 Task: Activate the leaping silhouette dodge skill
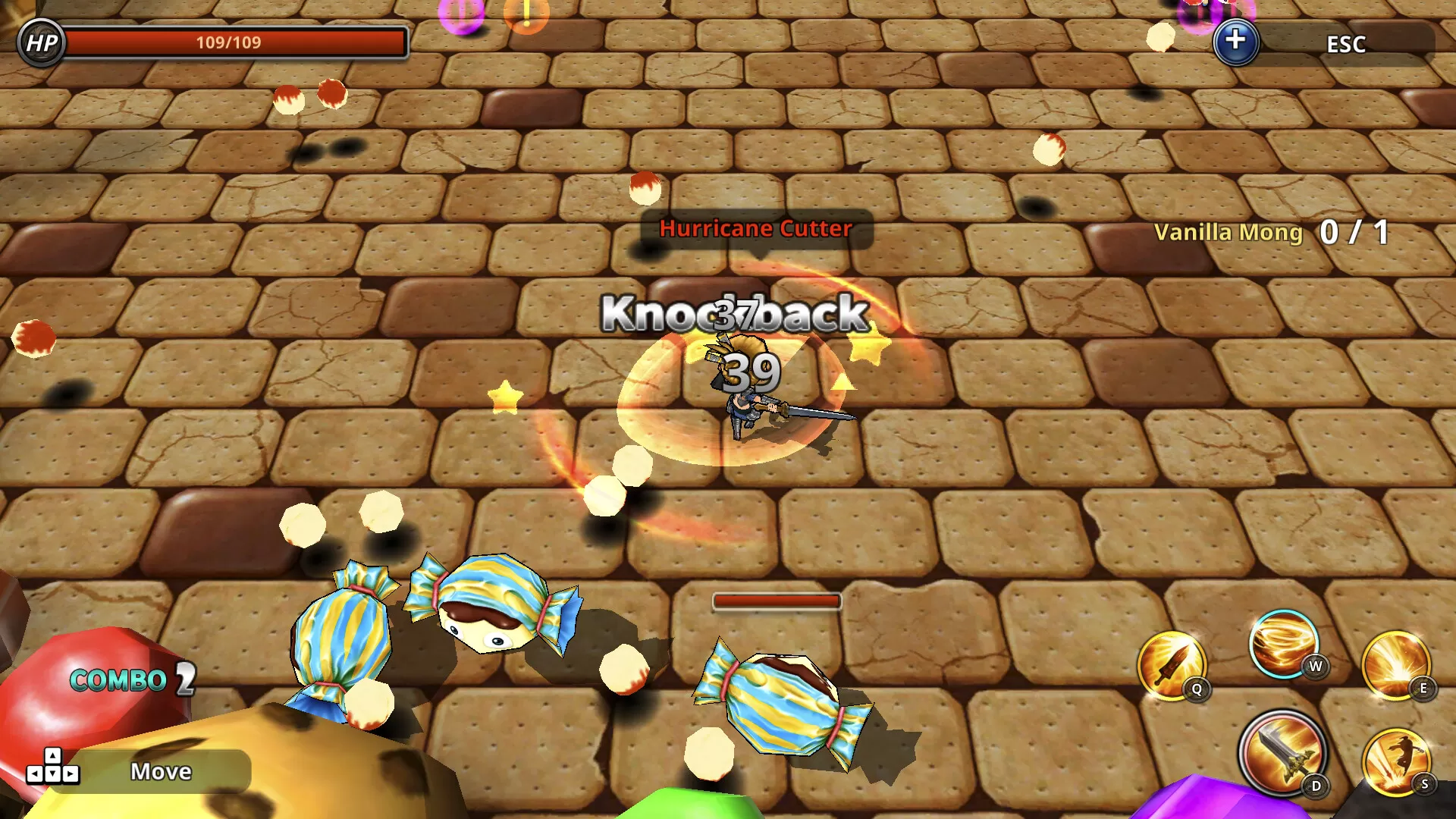coord(1395,761)
